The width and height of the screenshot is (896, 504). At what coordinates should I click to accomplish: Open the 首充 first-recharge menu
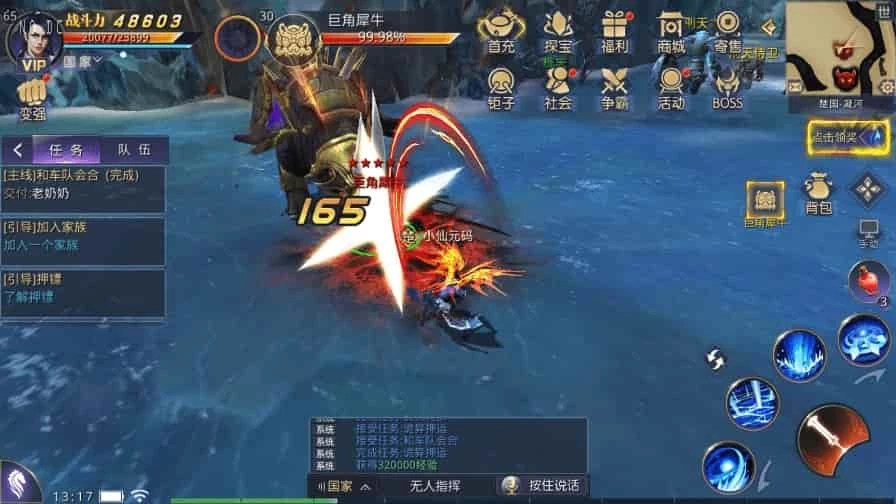pos(501,31)
